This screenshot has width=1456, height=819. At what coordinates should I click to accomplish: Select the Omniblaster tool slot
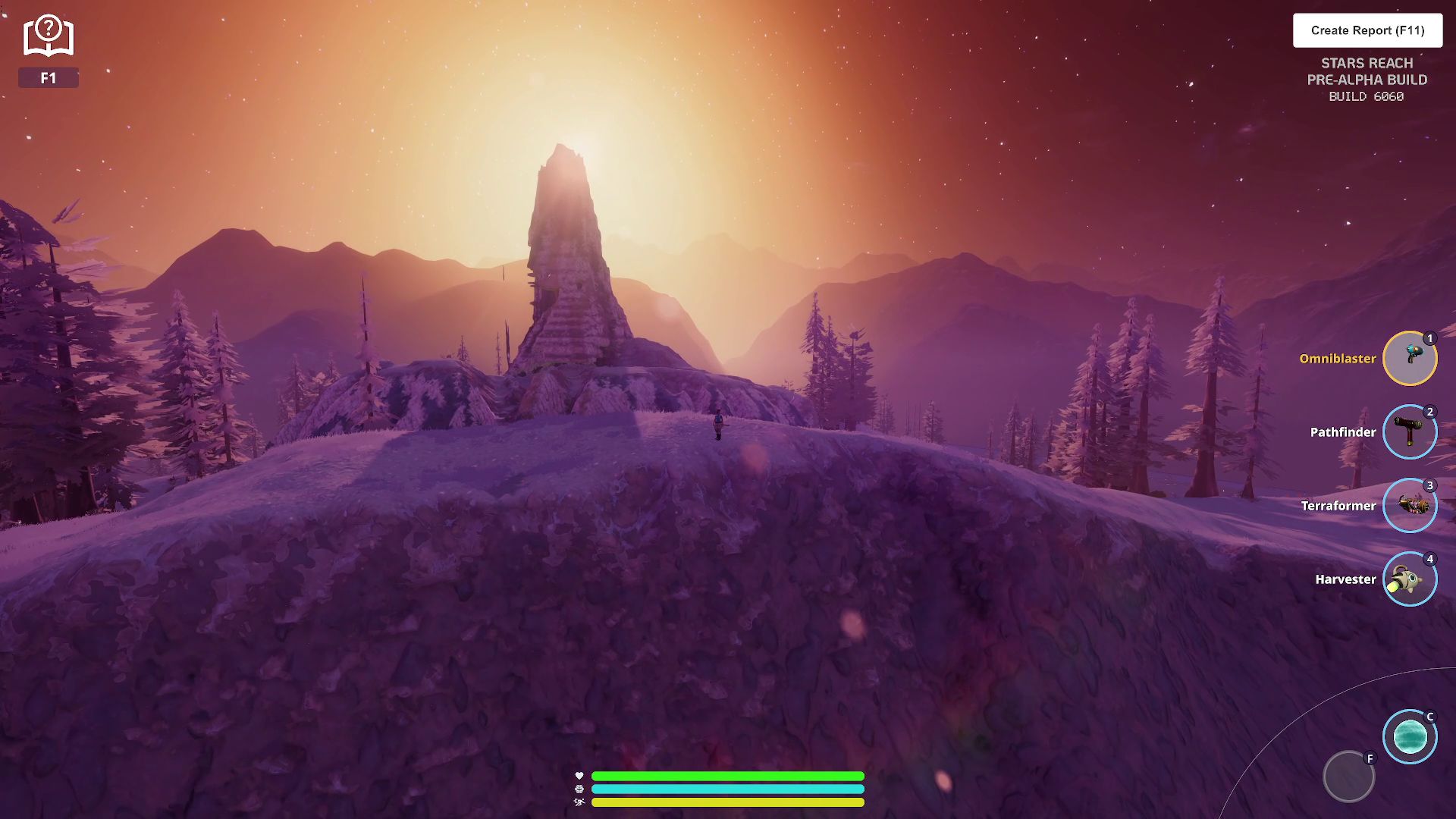coord(1410,359)
